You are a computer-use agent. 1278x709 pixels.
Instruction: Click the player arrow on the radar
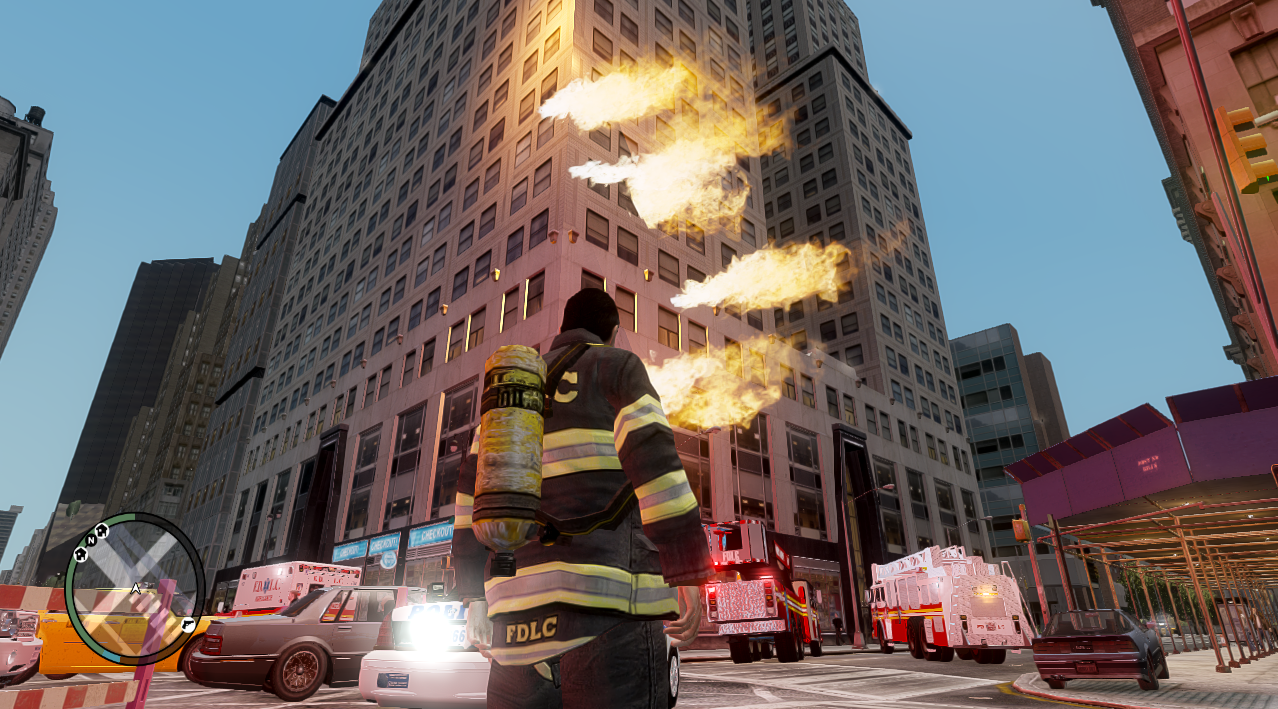pyautogui.click(x=134, y=589)
